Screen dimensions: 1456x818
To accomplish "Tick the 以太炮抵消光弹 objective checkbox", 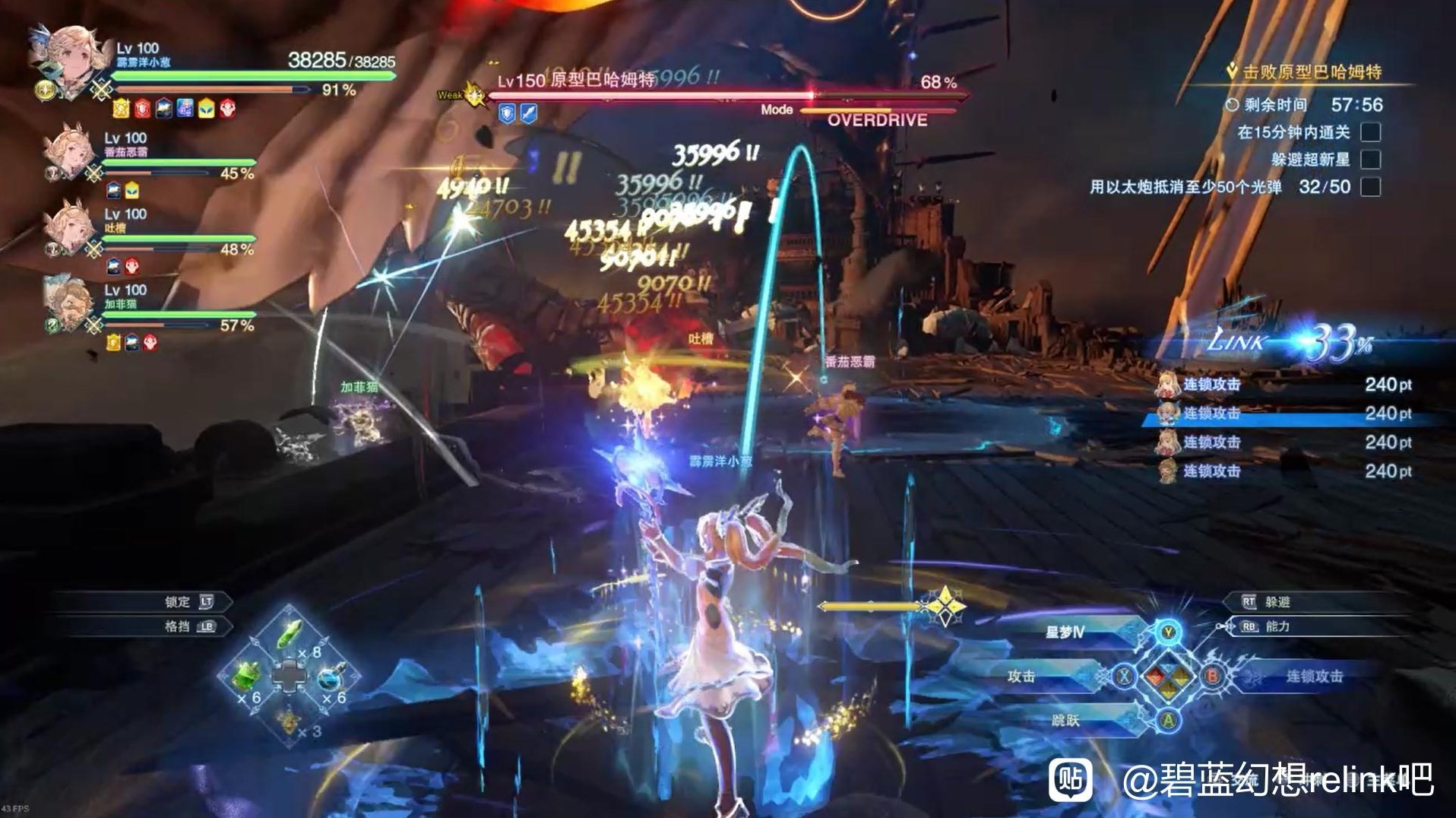I will (x=1370, y=186).
